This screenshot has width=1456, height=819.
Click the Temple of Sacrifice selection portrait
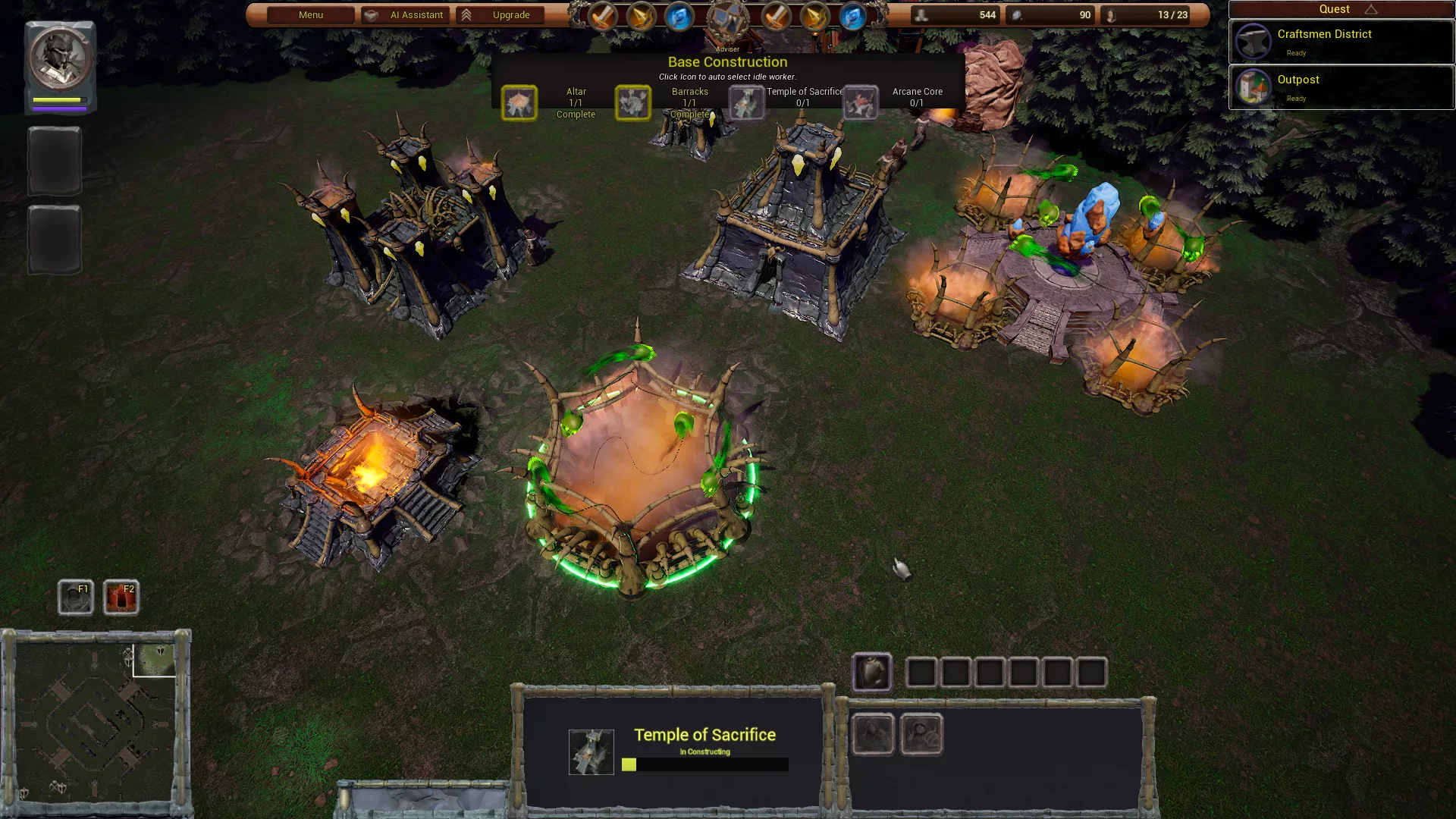tap(591, 752)
